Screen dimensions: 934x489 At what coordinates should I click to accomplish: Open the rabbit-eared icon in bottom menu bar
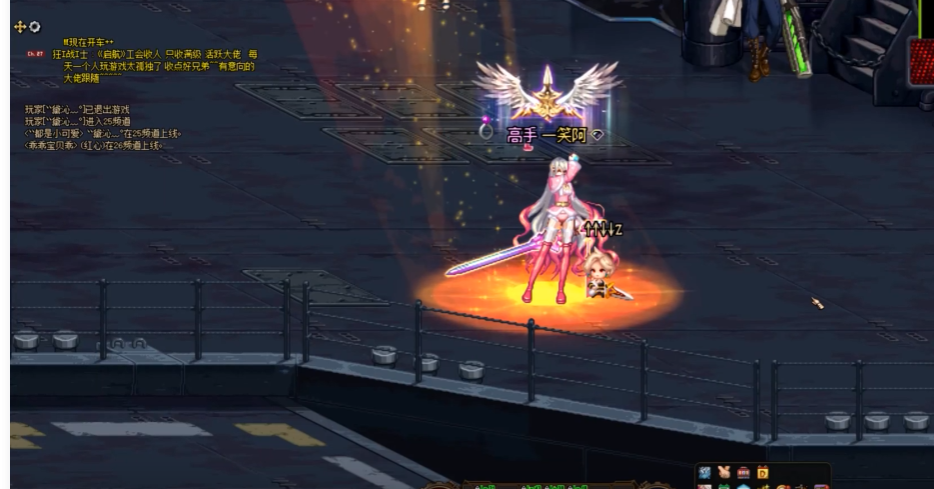click(x=724, y=472)
